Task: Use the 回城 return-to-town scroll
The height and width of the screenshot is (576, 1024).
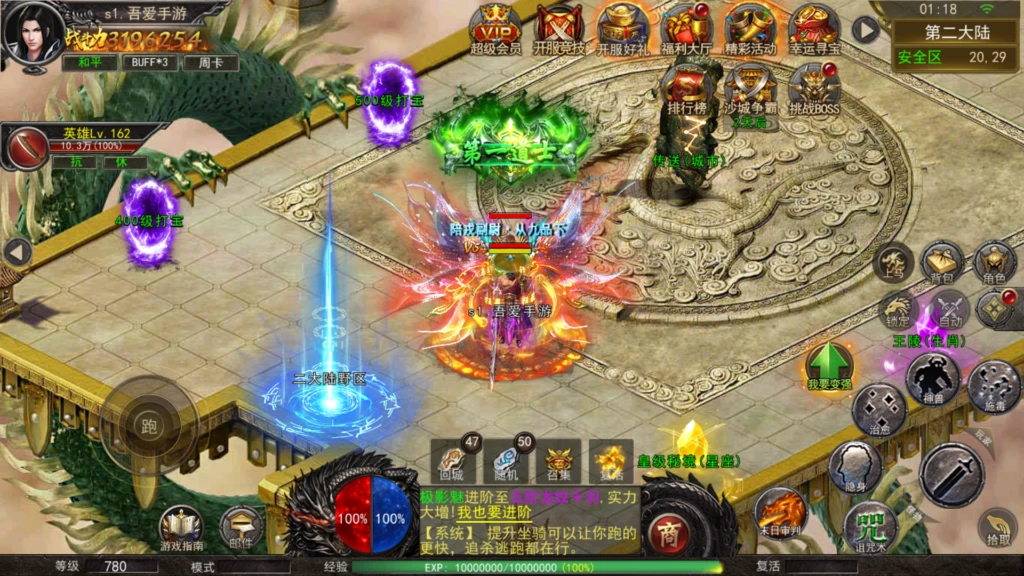Action: (450, 461)
